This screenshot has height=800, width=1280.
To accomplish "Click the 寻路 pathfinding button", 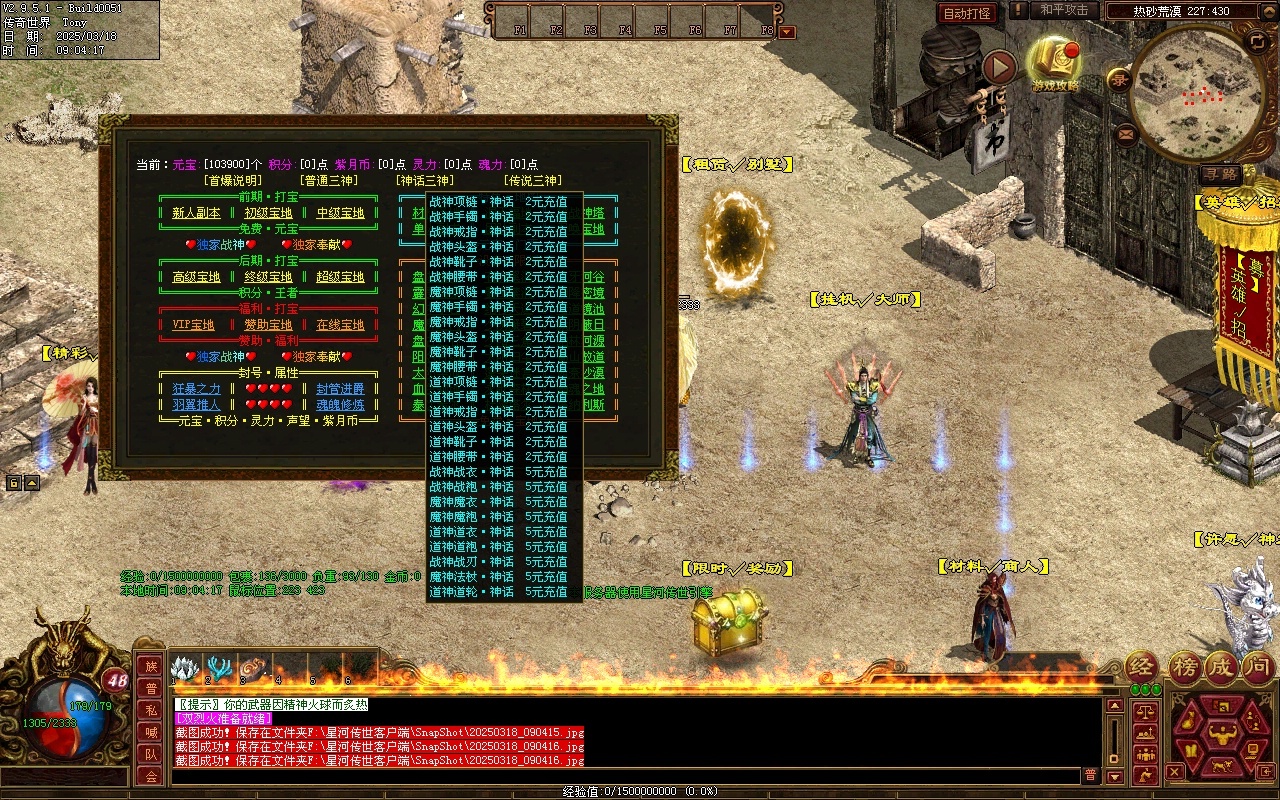I will pyautogui.click(x=1220, y=174).
